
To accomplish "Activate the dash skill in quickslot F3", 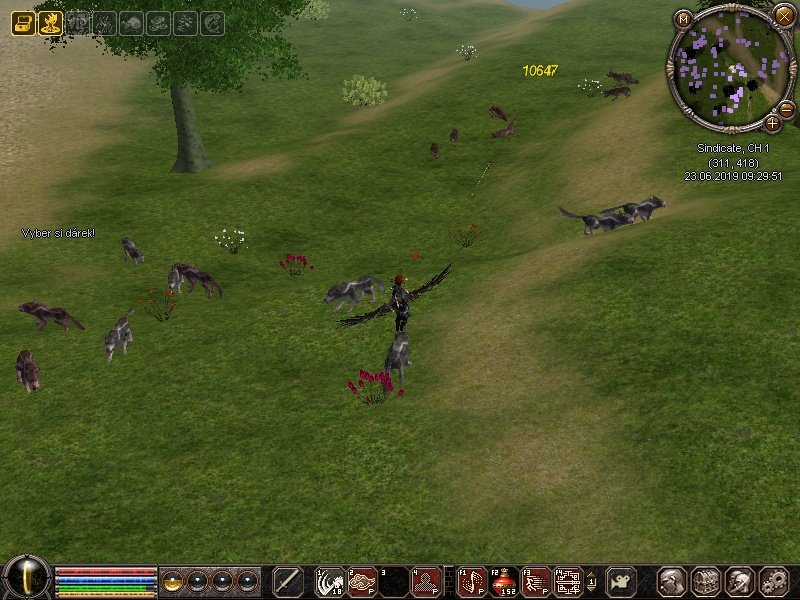I will tap(537, 581).
